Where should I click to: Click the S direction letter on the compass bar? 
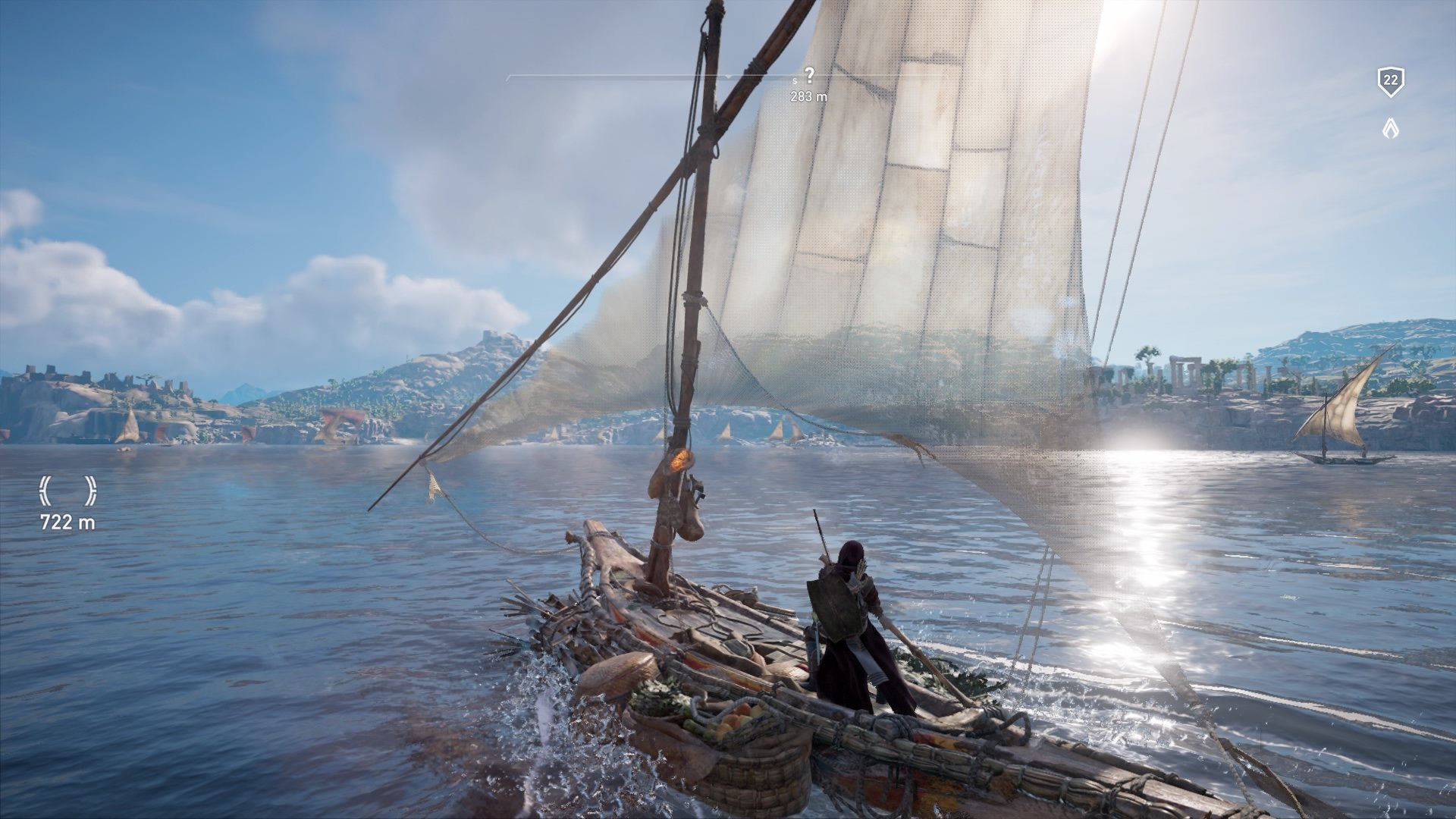(x=795, y=80)
